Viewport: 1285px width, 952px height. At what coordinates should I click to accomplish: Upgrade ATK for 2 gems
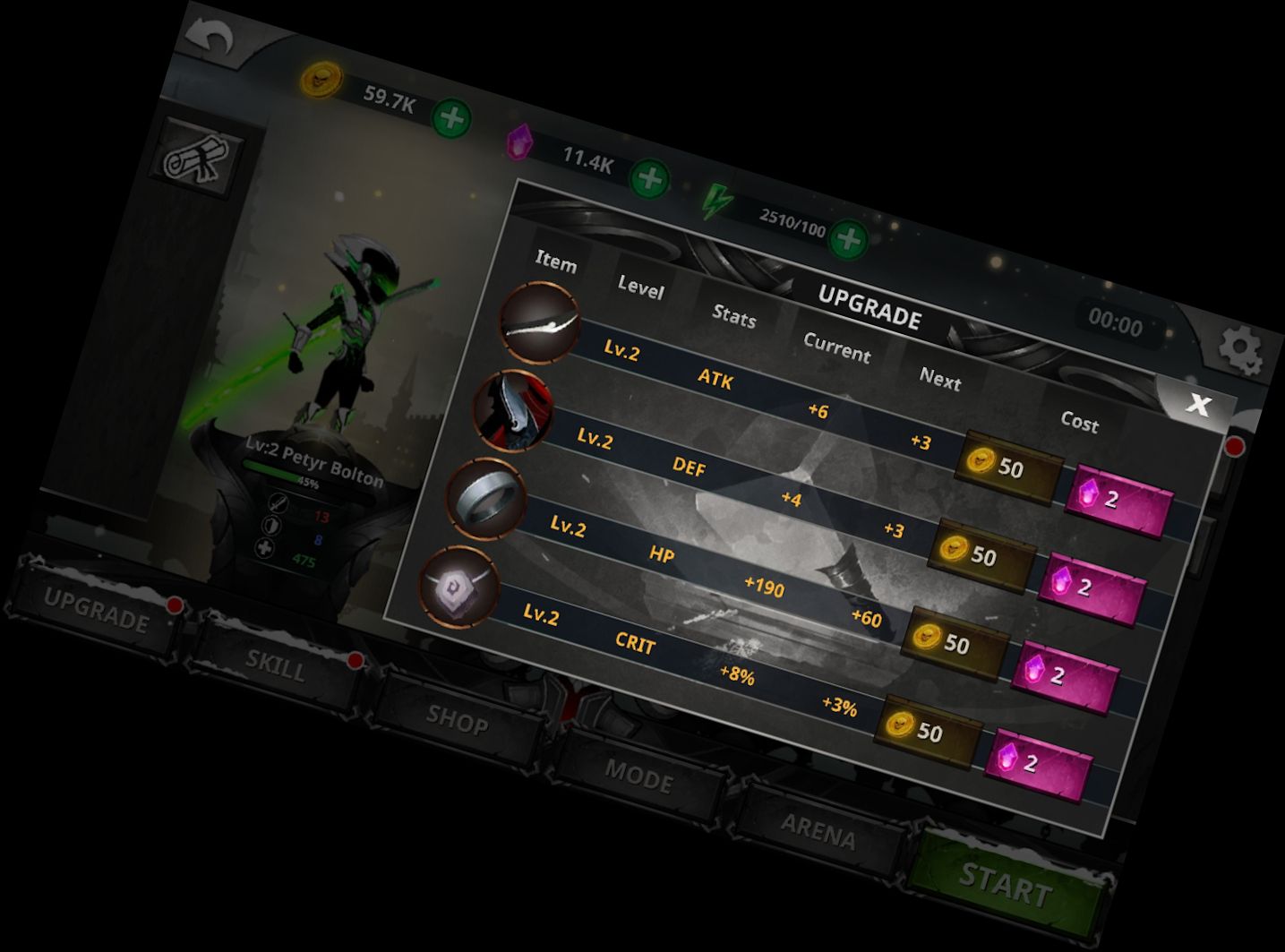(x=1118, y=500)
